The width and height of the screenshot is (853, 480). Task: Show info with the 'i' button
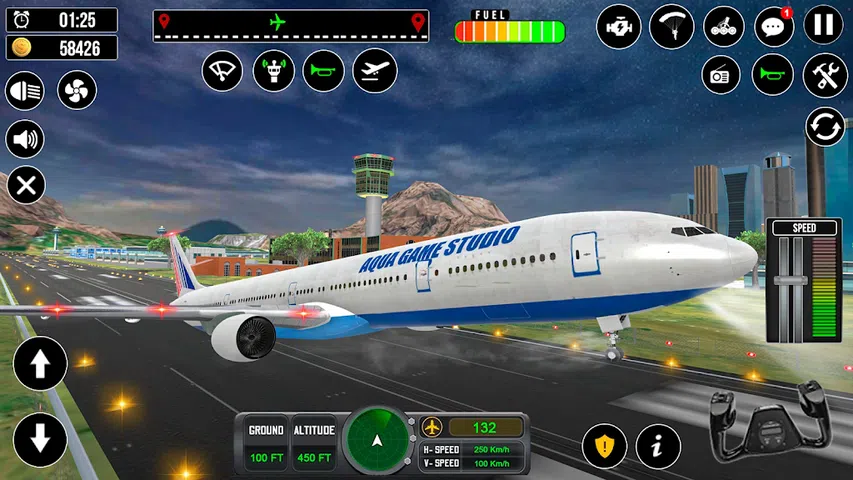coord(658,445)
